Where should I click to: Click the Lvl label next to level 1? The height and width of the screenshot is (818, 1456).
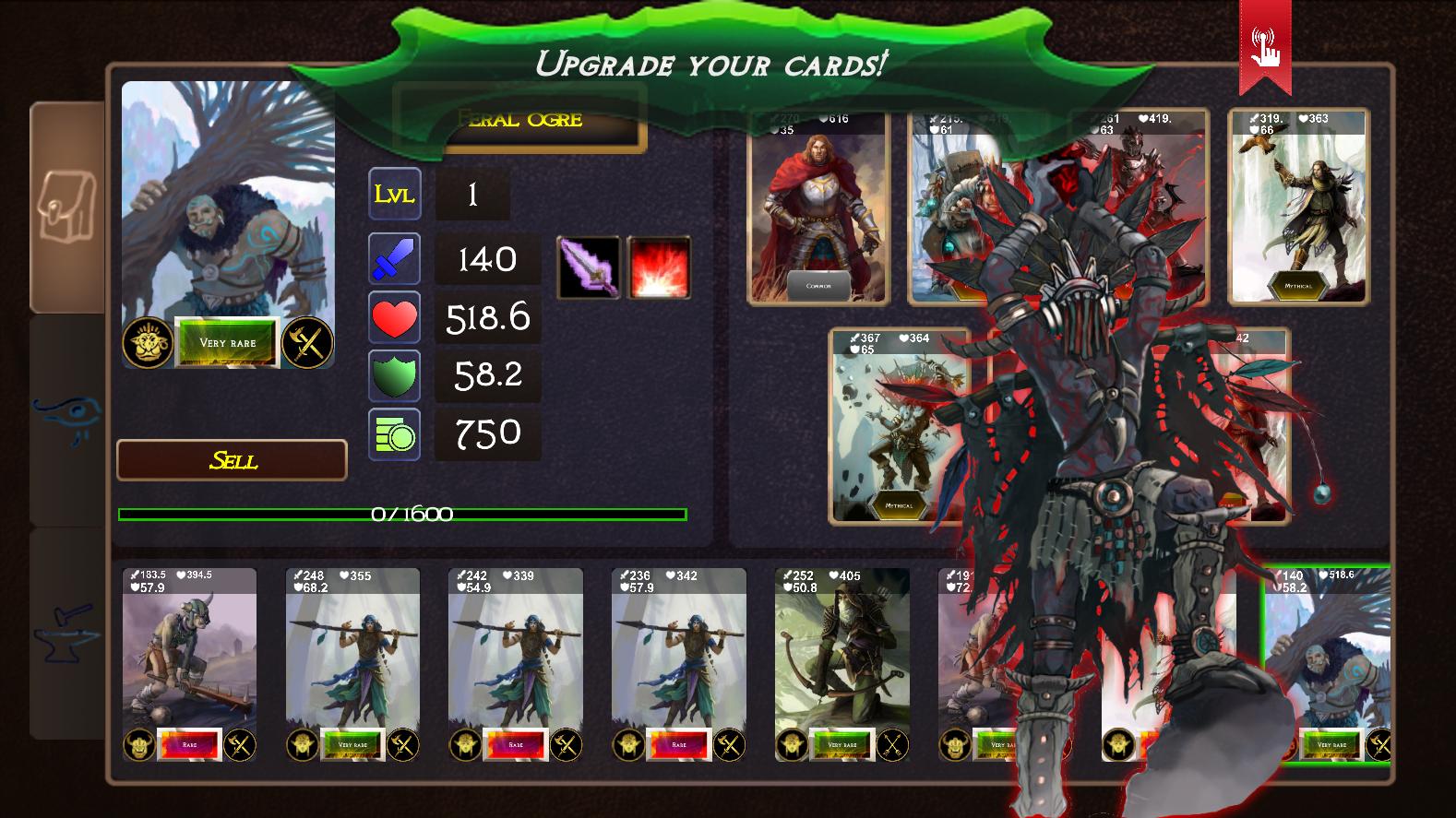pos(394,194)
